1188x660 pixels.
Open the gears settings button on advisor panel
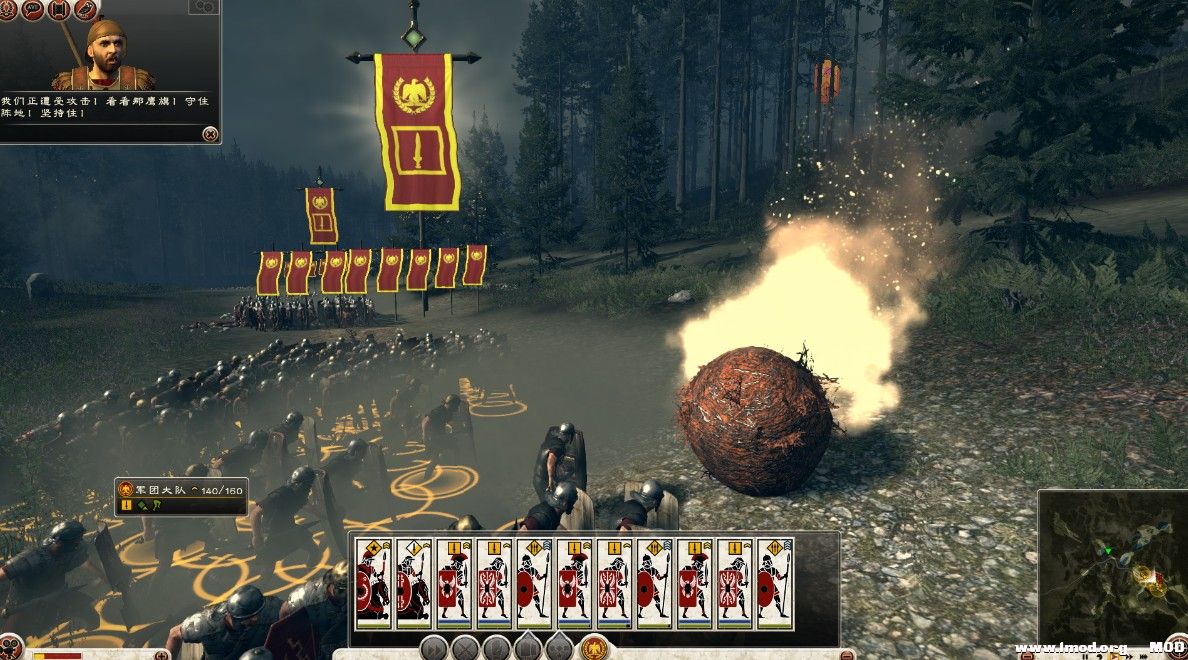pyautogui.click(x=204, y=7)
